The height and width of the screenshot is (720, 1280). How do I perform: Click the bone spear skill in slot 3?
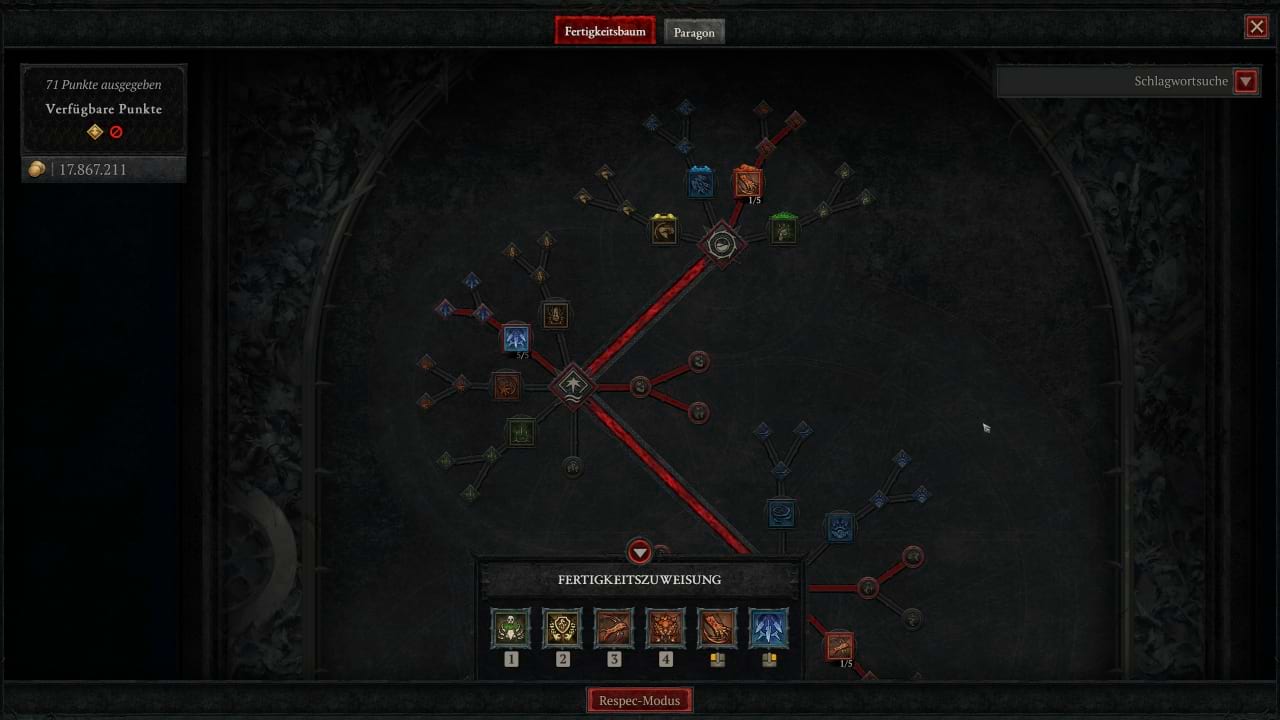614,629
